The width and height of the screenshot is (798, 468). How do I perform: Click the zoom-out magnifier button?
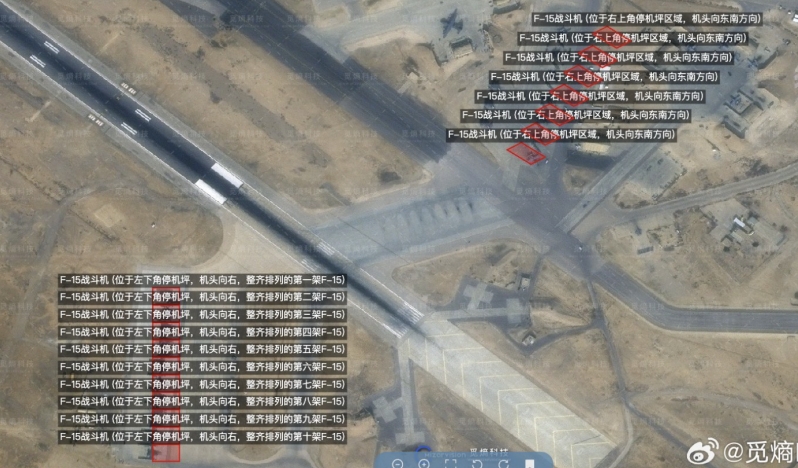[x=397, y=463]
